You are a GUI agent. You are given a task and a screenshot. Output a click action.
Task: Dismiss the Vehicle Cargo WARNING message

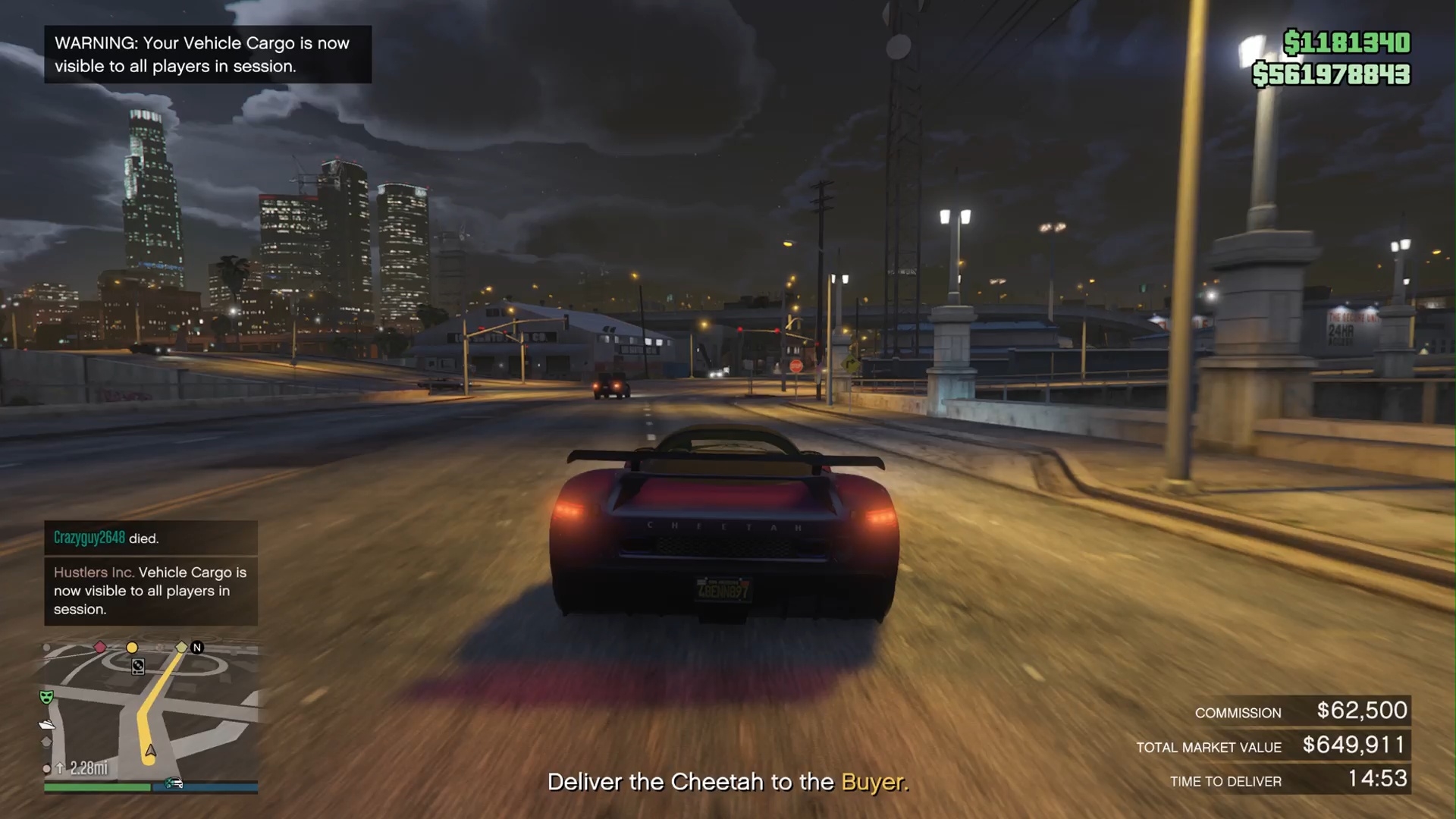[207, 55]
